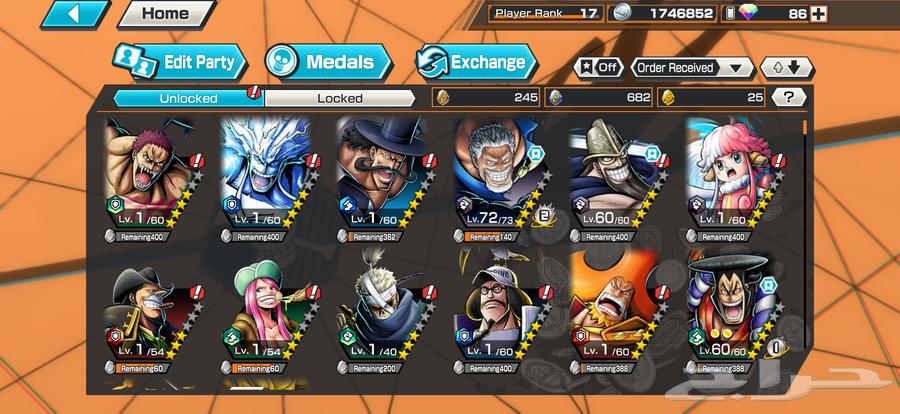The width and height of the screenshot is (900, 414).
Task: Open the Order Received sort dropdown
Action: click(692, 68)
